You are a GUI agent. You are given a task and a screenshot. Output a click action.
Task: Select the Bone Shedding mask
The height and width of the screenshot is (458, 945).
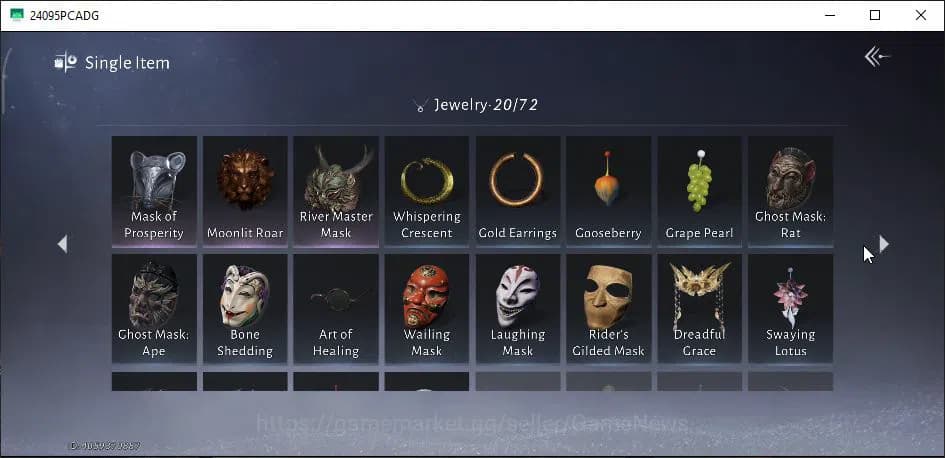click(245, 307)
